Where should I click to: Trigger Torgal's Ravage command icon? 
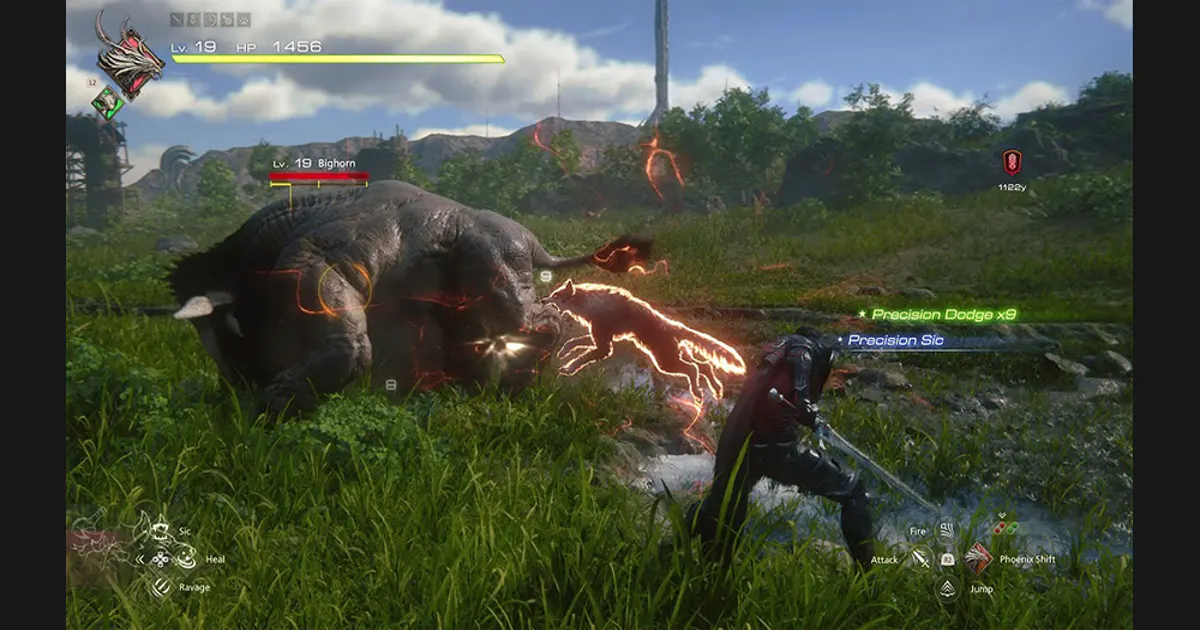point(161,587)
